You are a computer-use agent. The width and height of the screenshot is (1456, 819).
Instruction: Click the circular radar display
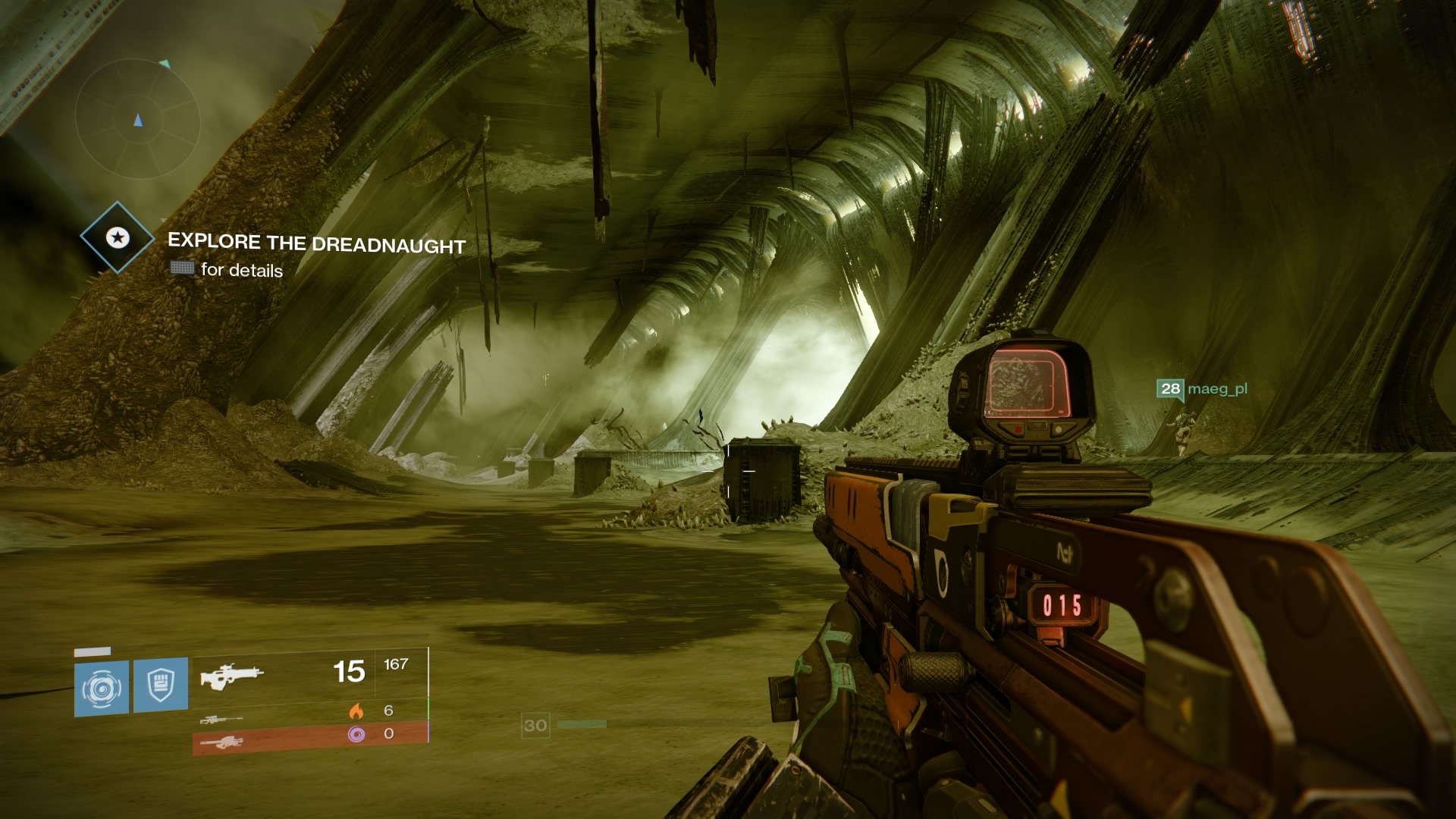137,120
